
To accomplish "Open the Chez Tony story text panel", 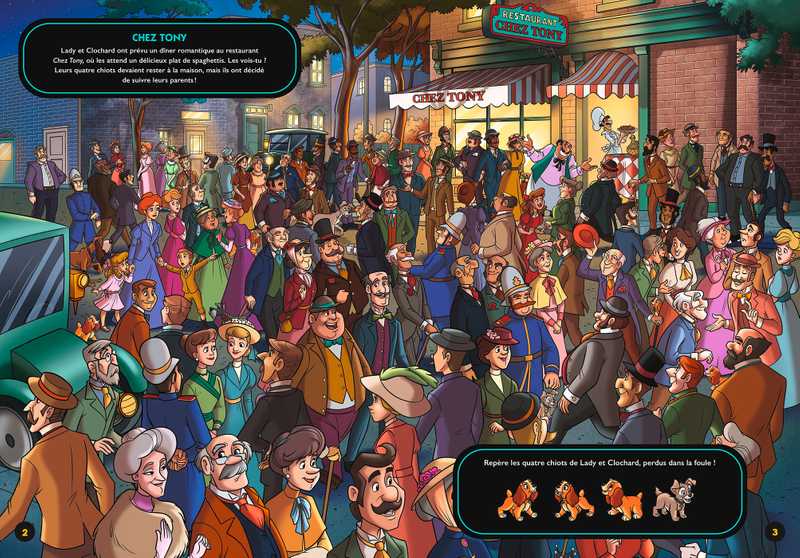I will [x=160, y=58].
